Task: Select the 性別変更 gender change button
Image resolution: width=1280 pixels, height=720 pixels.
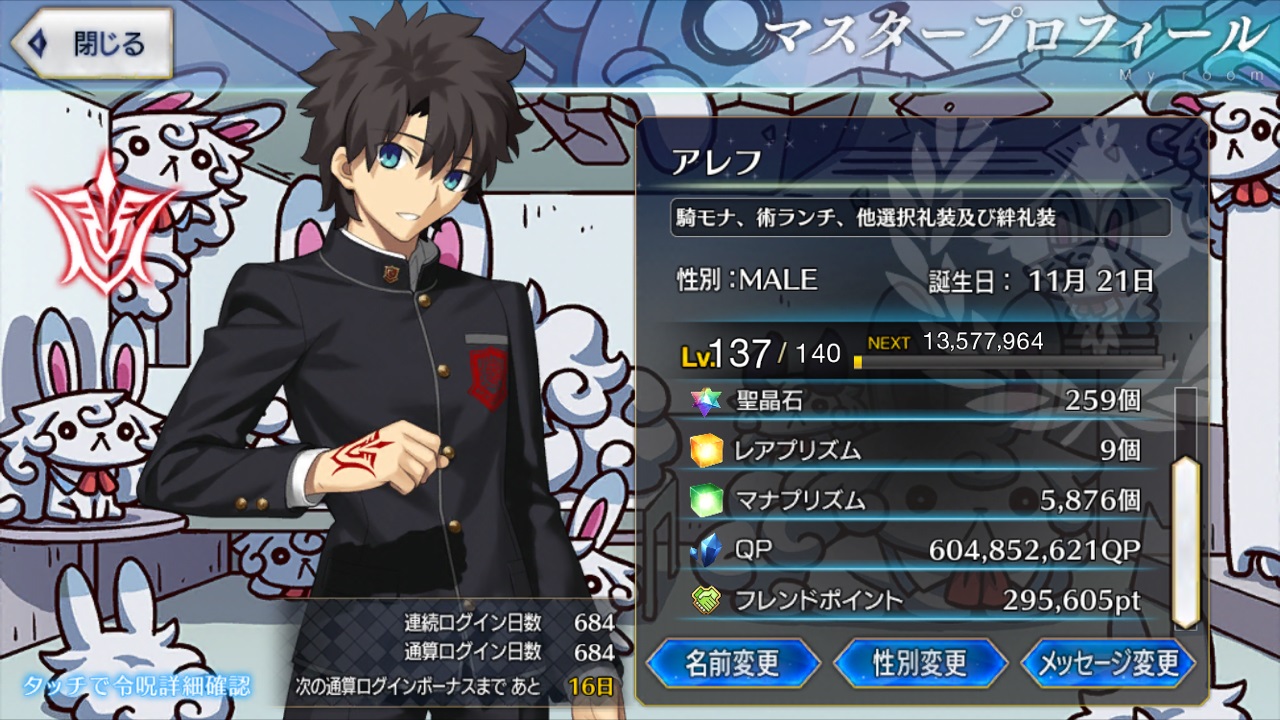Action: 920,663
